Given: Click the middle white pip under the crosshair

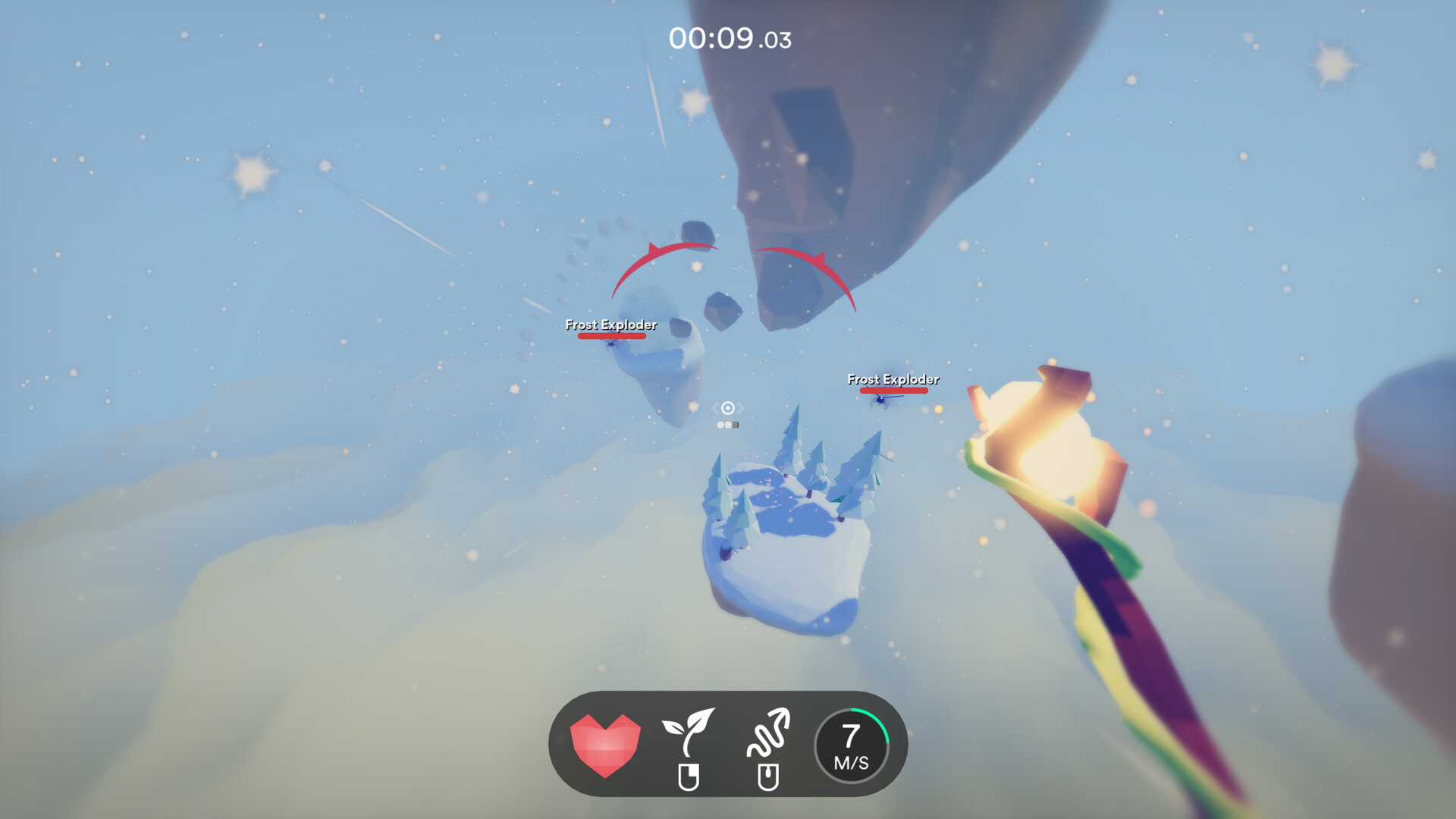Looking at the screenshot, I should [x=728, y=425].
